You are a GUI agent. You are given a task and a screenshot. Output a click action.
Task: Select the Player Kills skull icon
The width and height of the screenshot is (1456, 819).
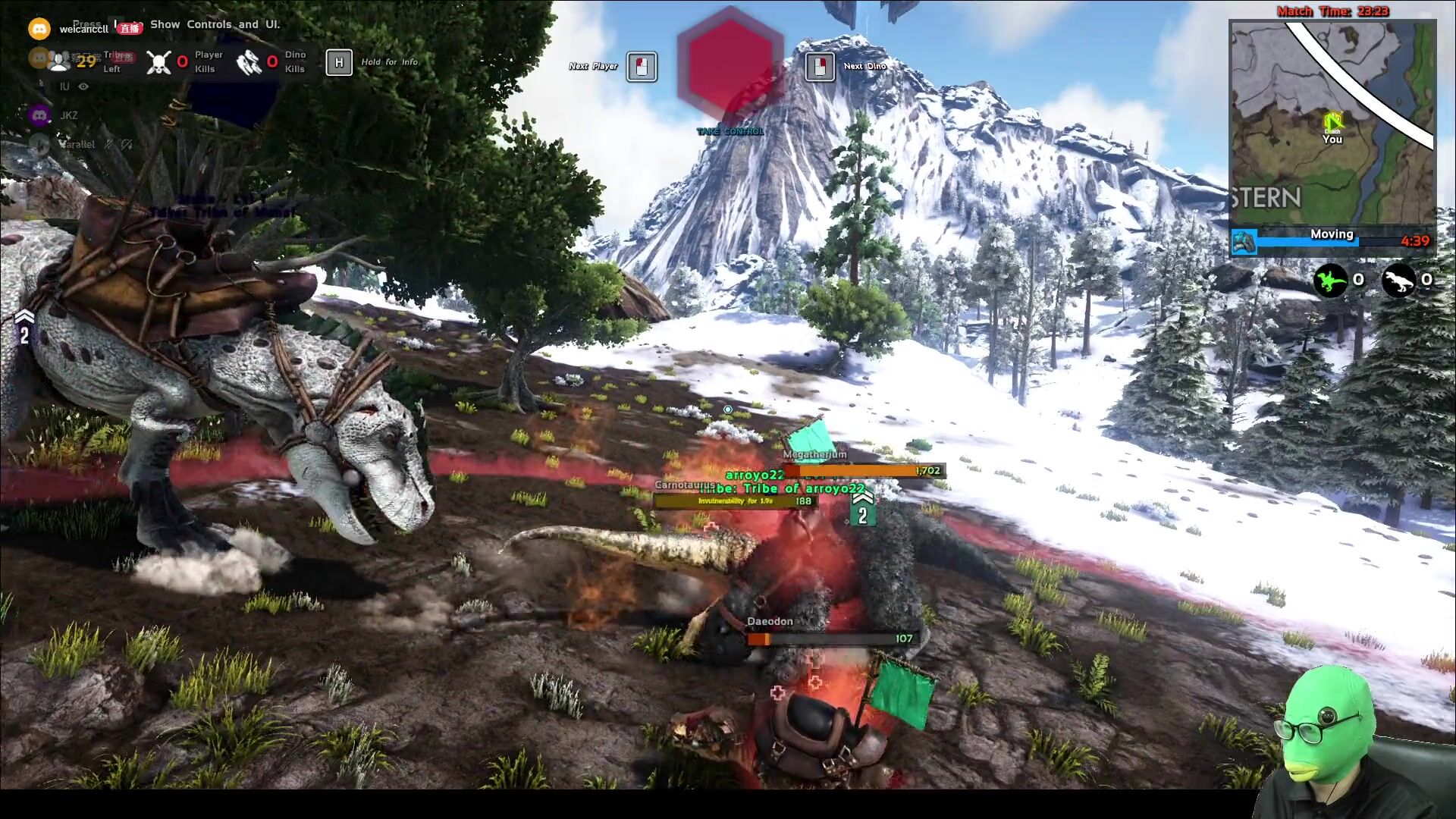158,62
